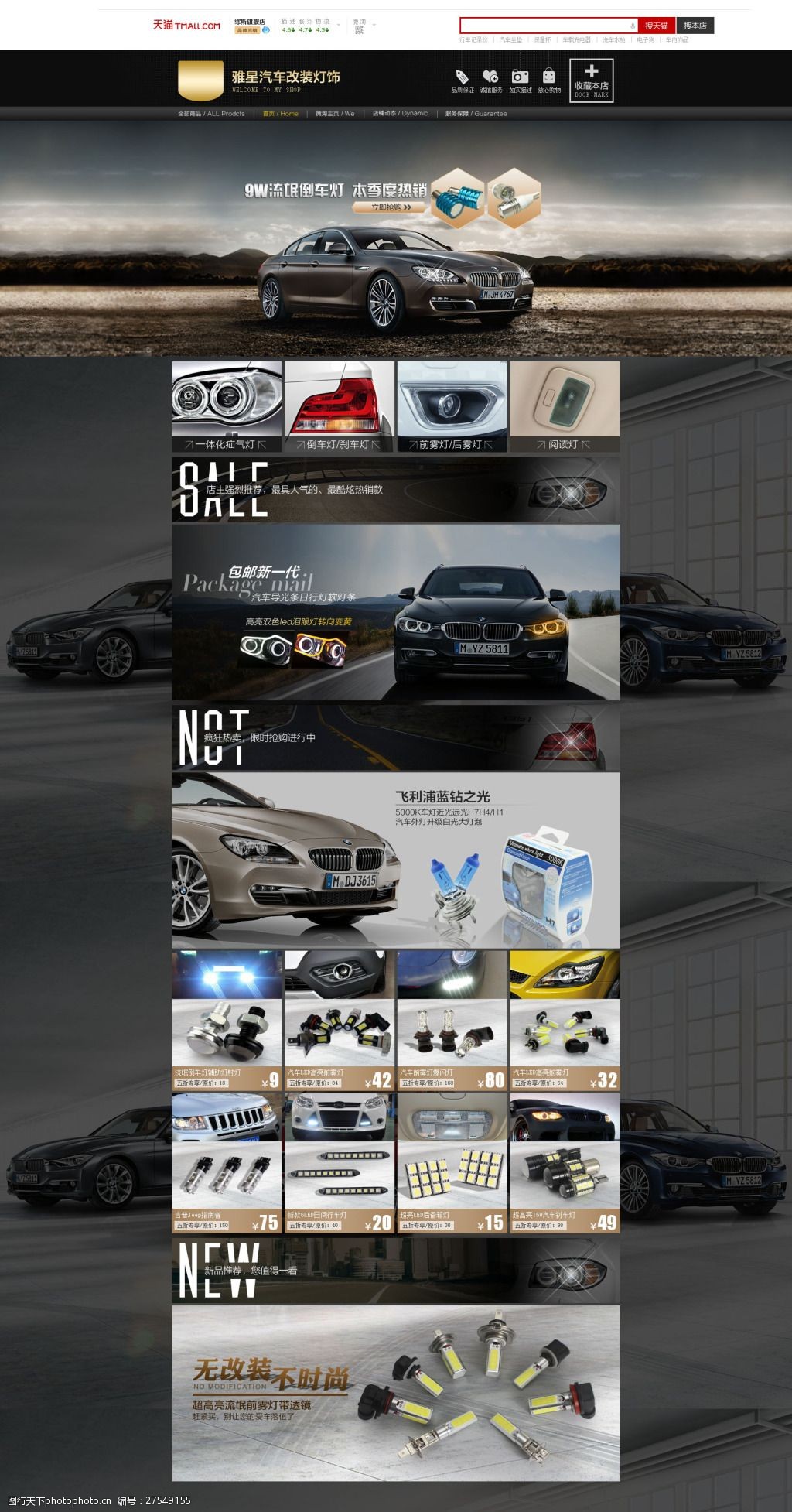Screen dimensions: 792x1512
Task: Open the ¥15 LED trunk light product
Action: coord(452,1163)
